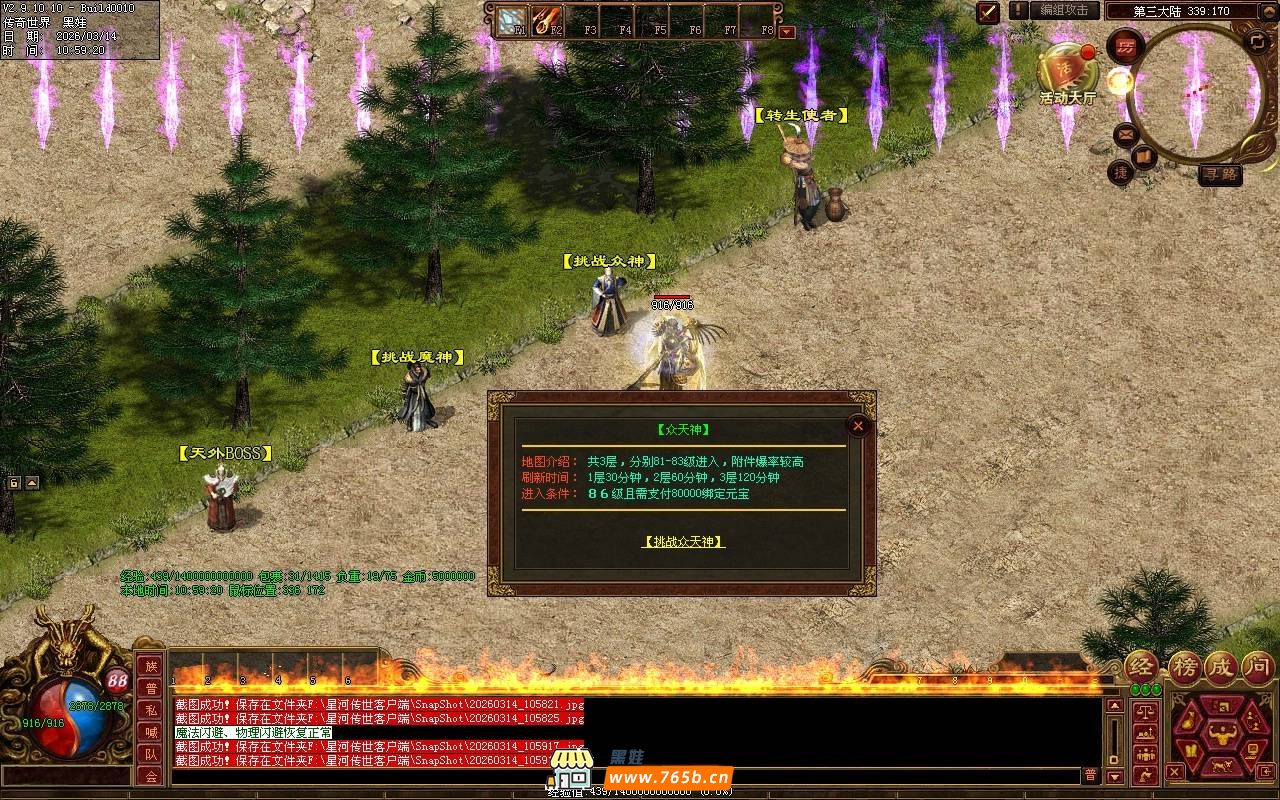
Task: Open the trade scales icon
Action: click(x=1145, y=713)
